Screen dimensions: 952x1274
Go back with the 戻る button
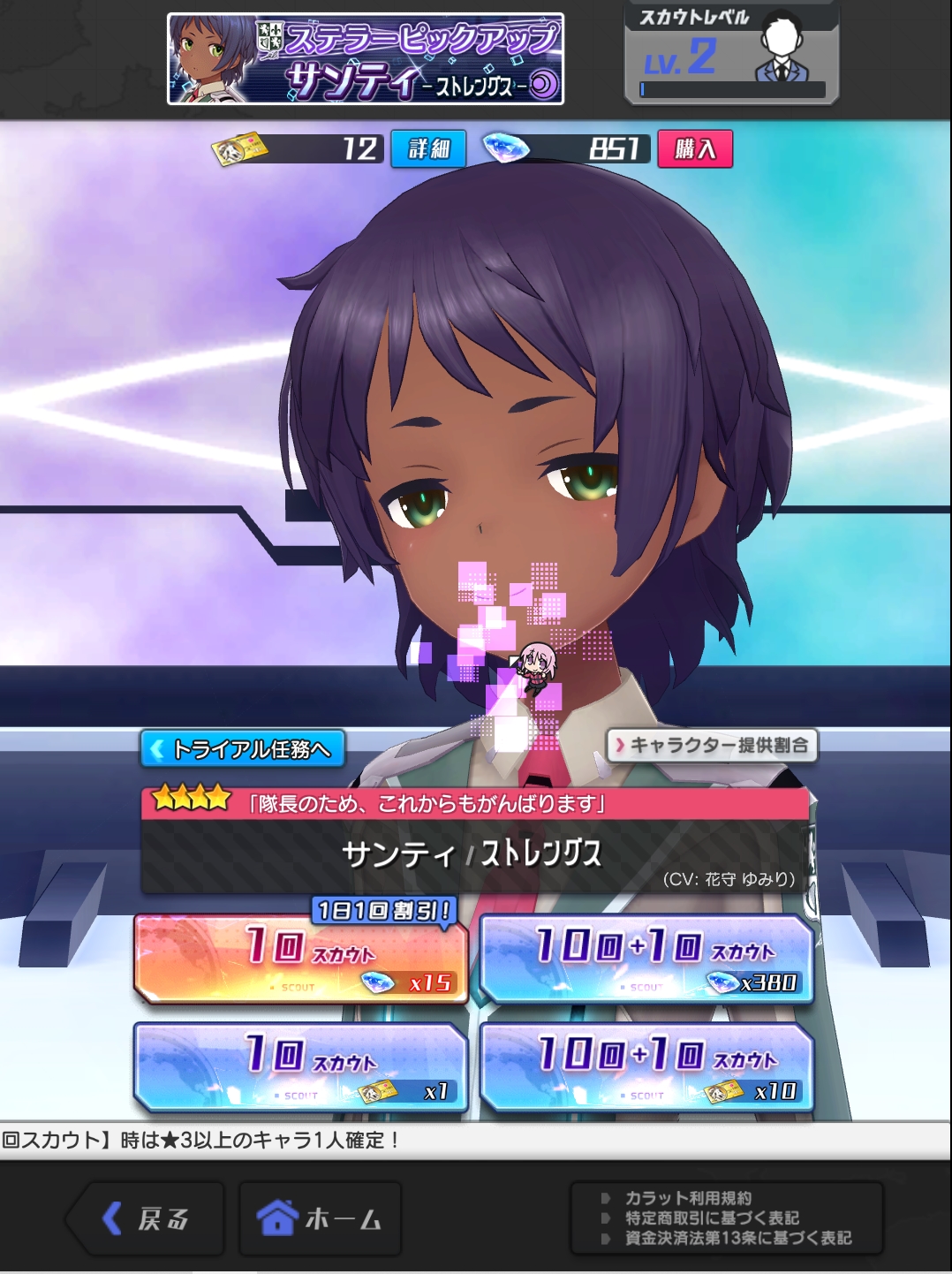tap(147, 1219)
